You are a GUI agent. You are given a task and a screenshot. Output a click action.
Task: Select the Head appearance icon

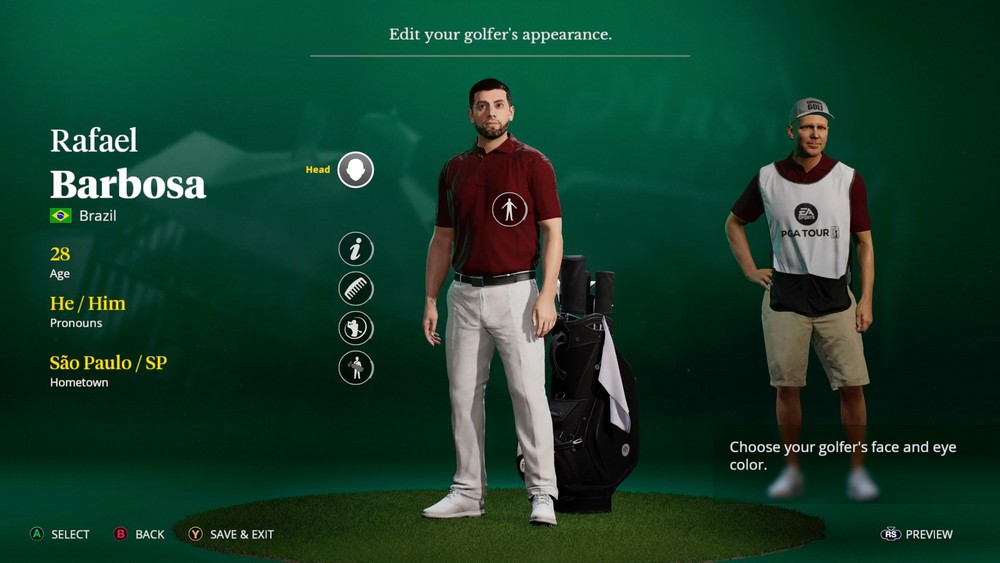coord(355,170)
